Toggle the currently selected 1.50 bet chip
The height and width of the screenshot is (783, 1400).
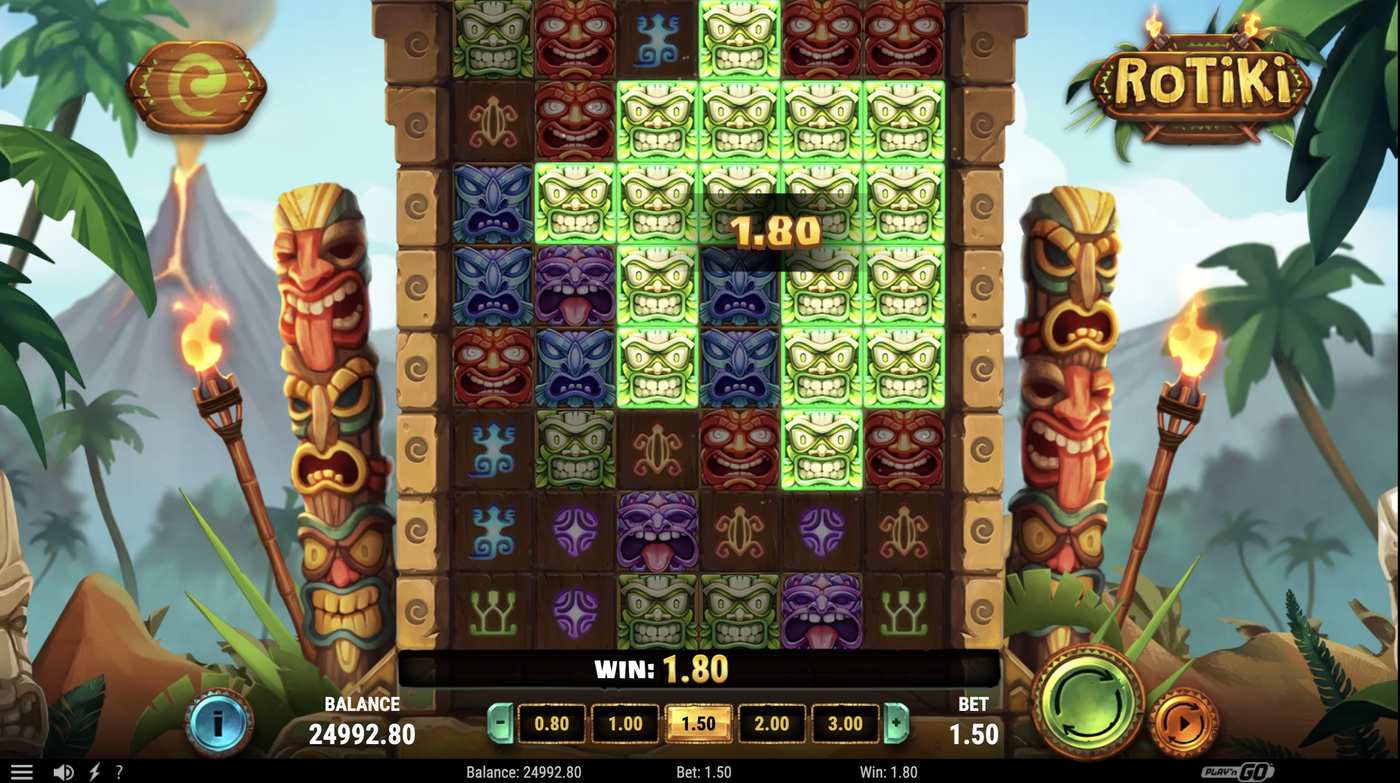(x=697, y=723)
